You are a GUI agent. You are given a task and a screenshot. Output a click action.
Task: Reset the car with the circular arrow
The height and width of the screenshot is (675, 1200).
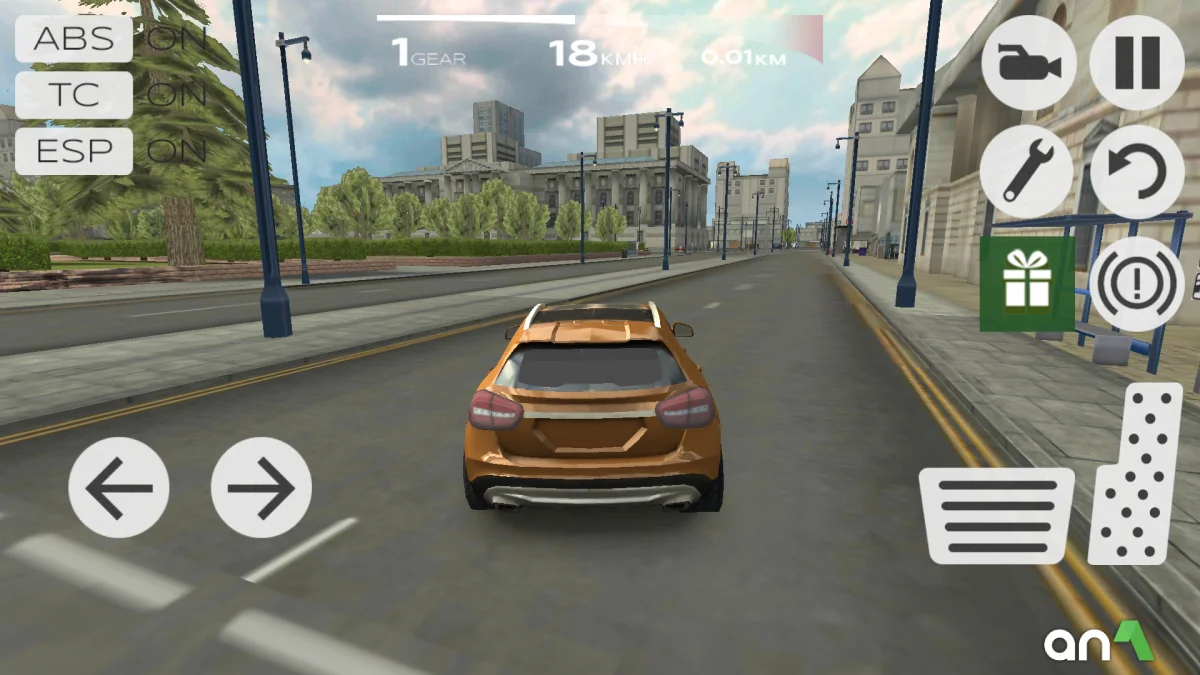click(1137, 172)
